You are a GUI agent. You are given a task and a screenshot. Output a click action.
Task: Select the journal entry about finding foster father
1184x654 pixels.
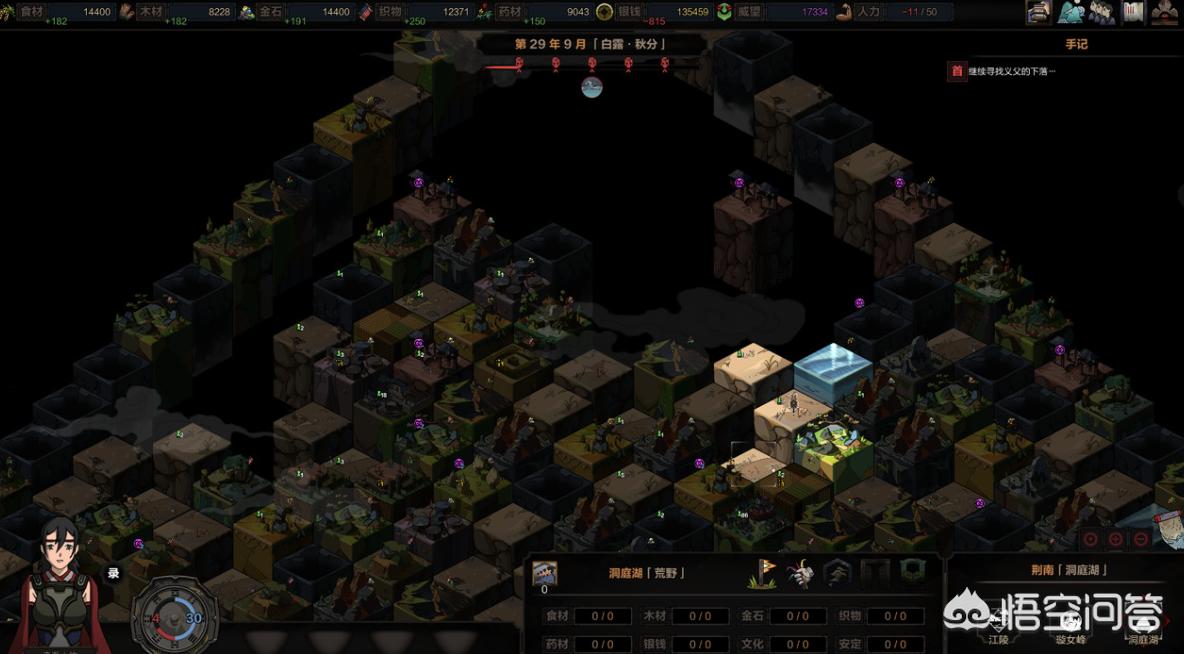point(1011,71)
